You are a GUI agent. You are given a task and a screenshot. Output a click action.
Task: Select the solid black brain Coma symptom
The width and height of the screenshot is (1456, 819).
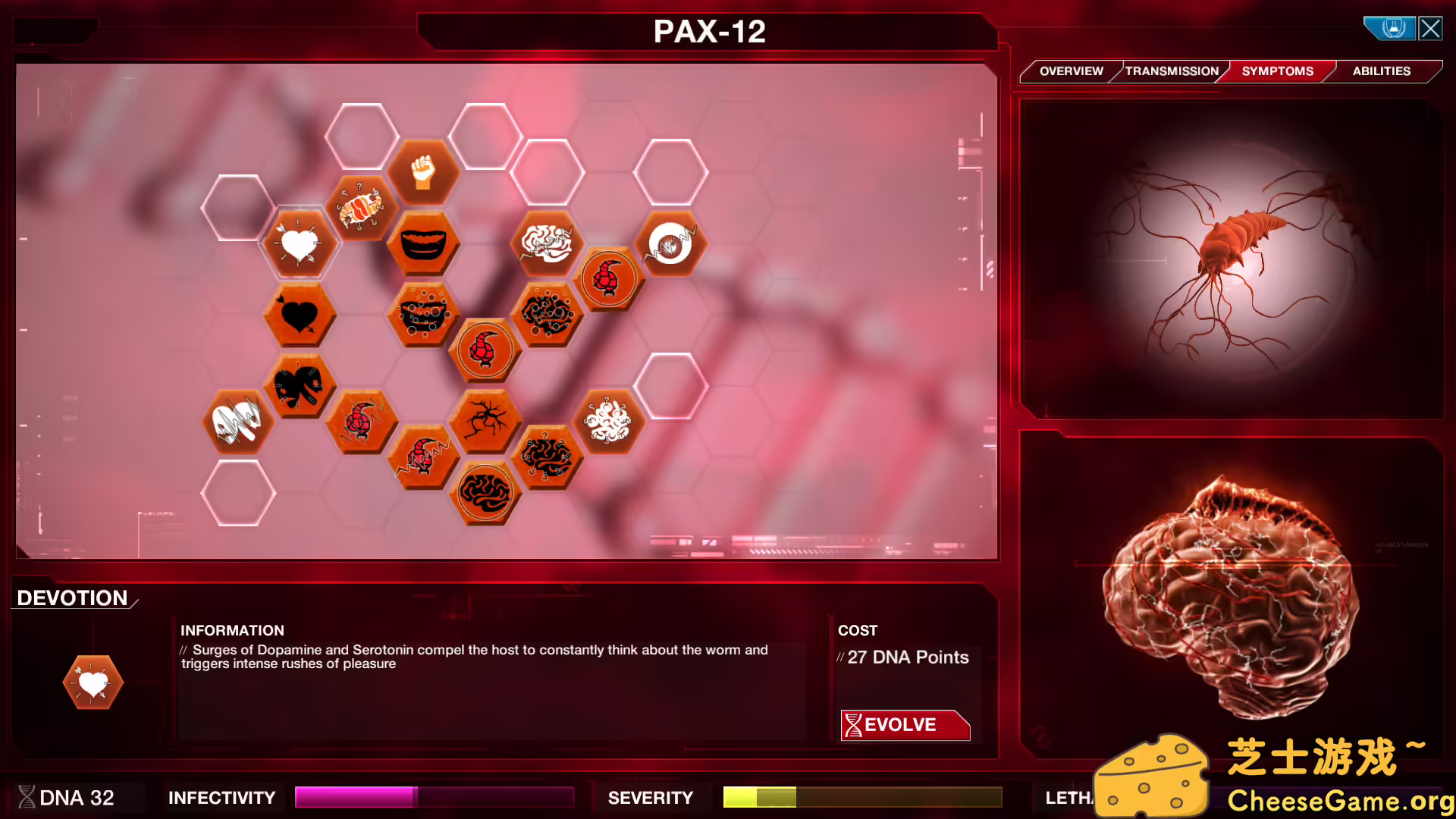click(x=485, y=494)
